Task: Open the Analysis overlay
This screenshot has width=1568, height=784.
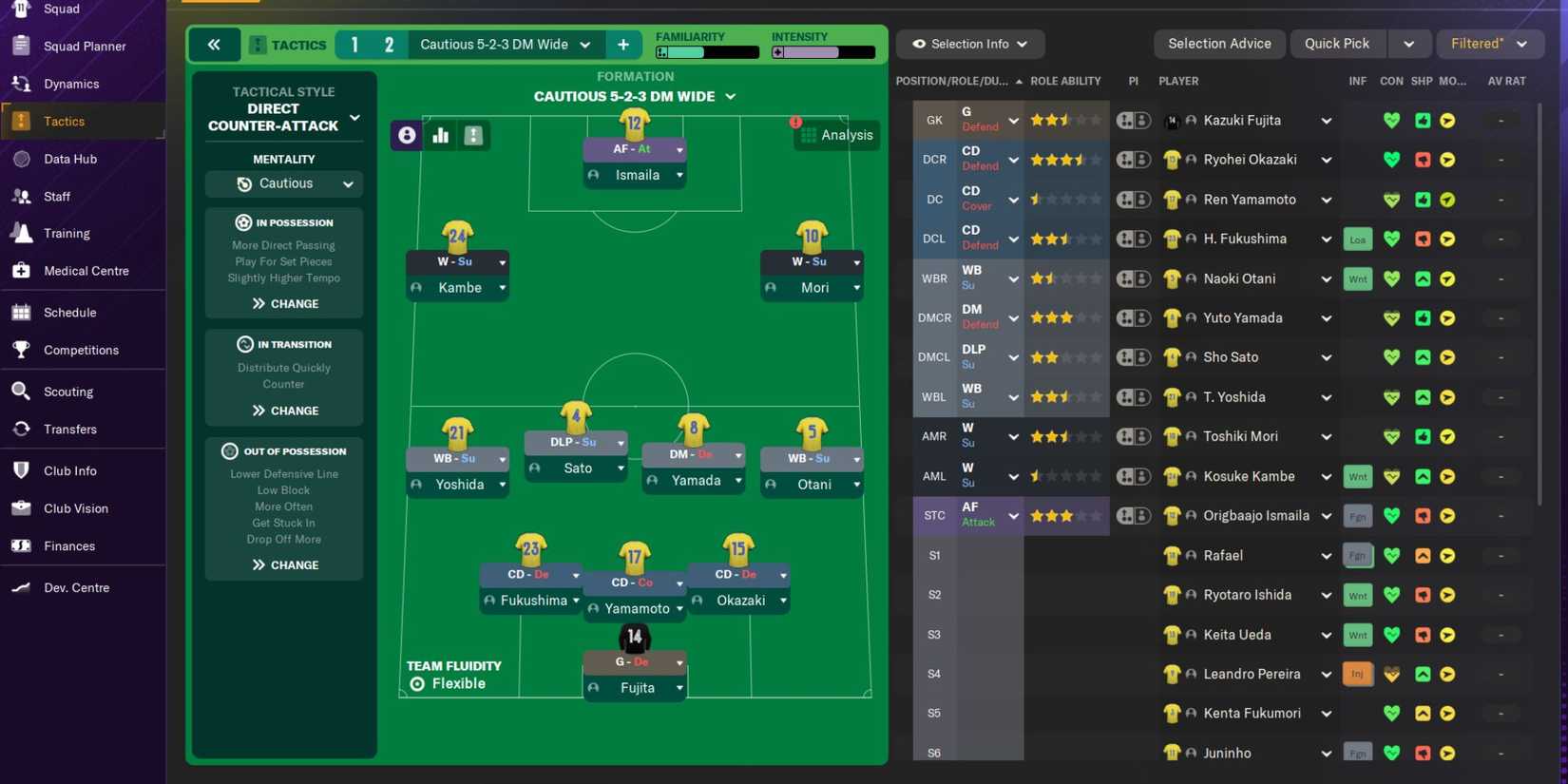Action: point(836,135)
